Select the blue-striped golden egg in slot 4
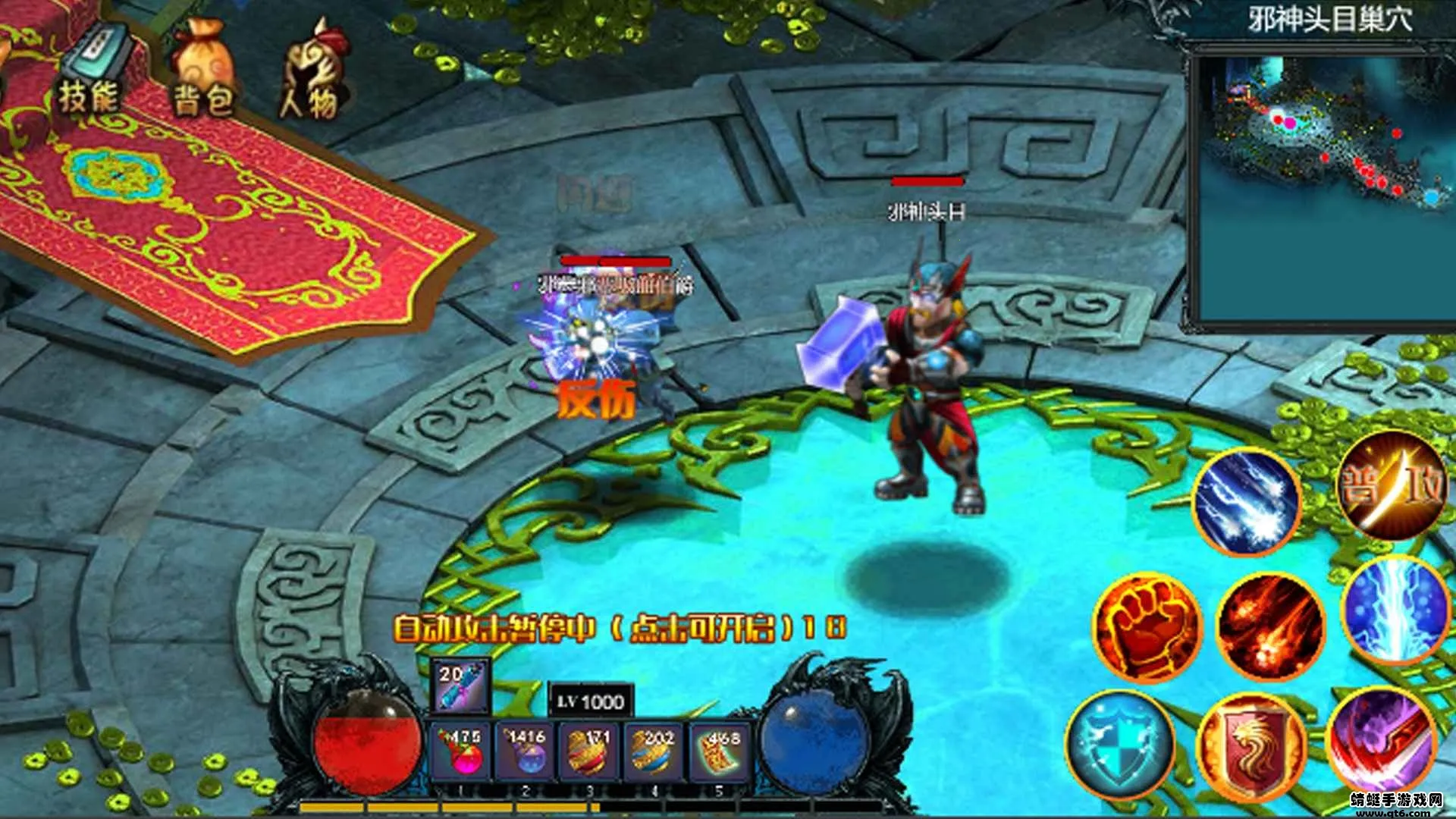1456x819 pixels. (654, 751)
